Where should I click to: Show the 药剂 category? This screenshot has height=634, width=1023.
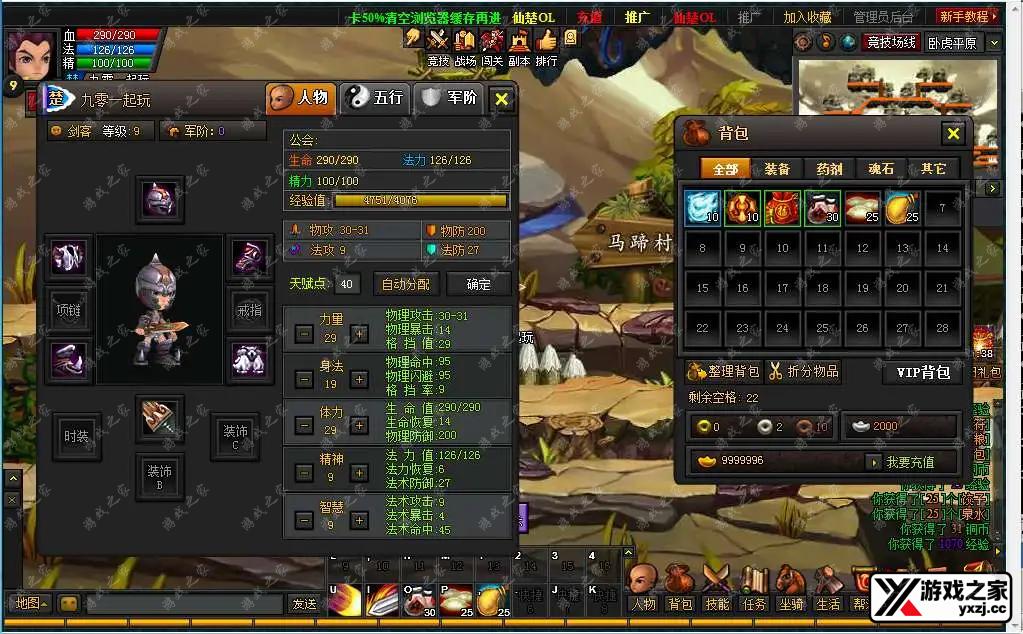(829, 169)
